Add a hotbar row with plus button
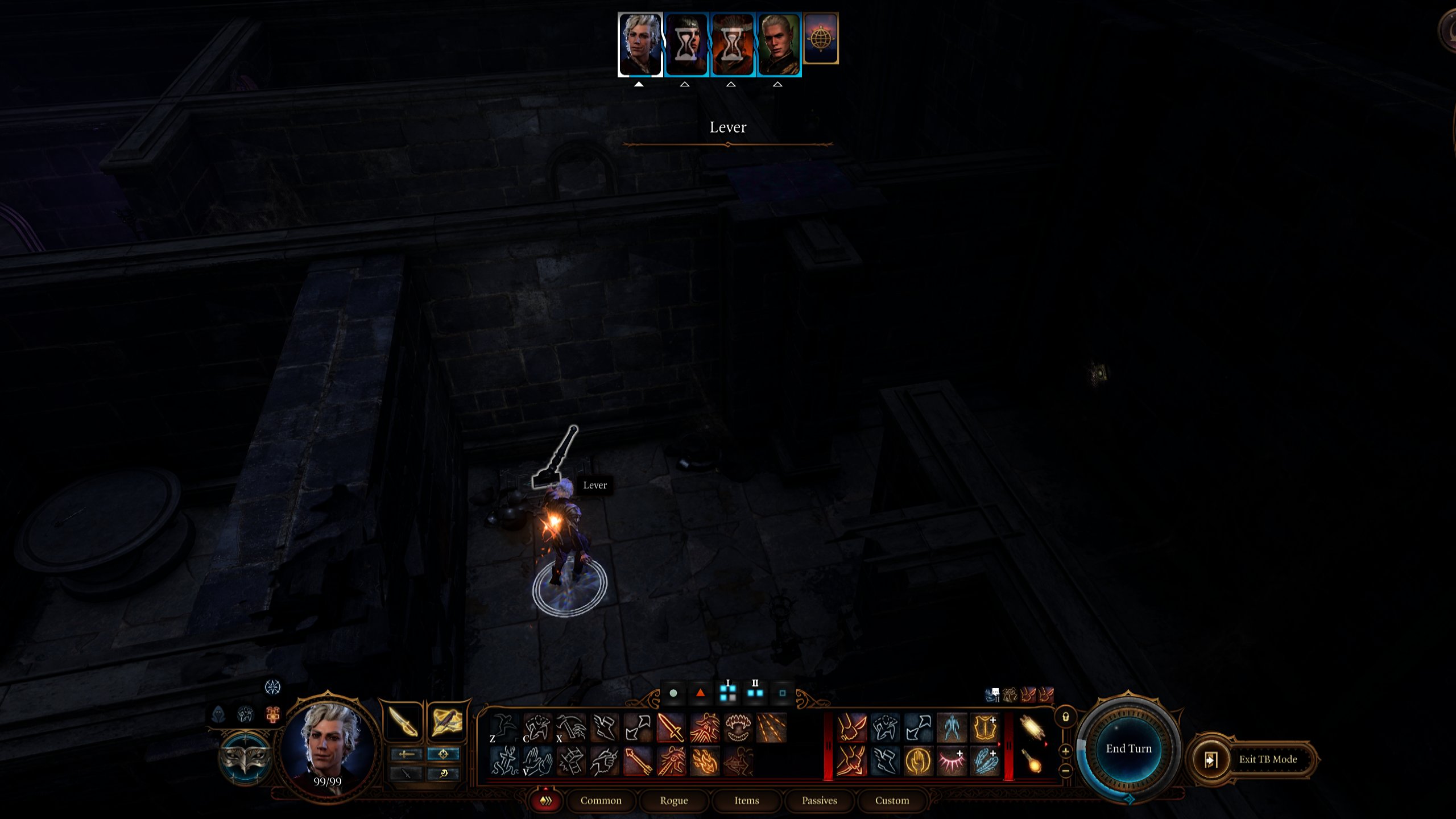This screenshot has height=819, width=1456. (x=1066, y=751)
